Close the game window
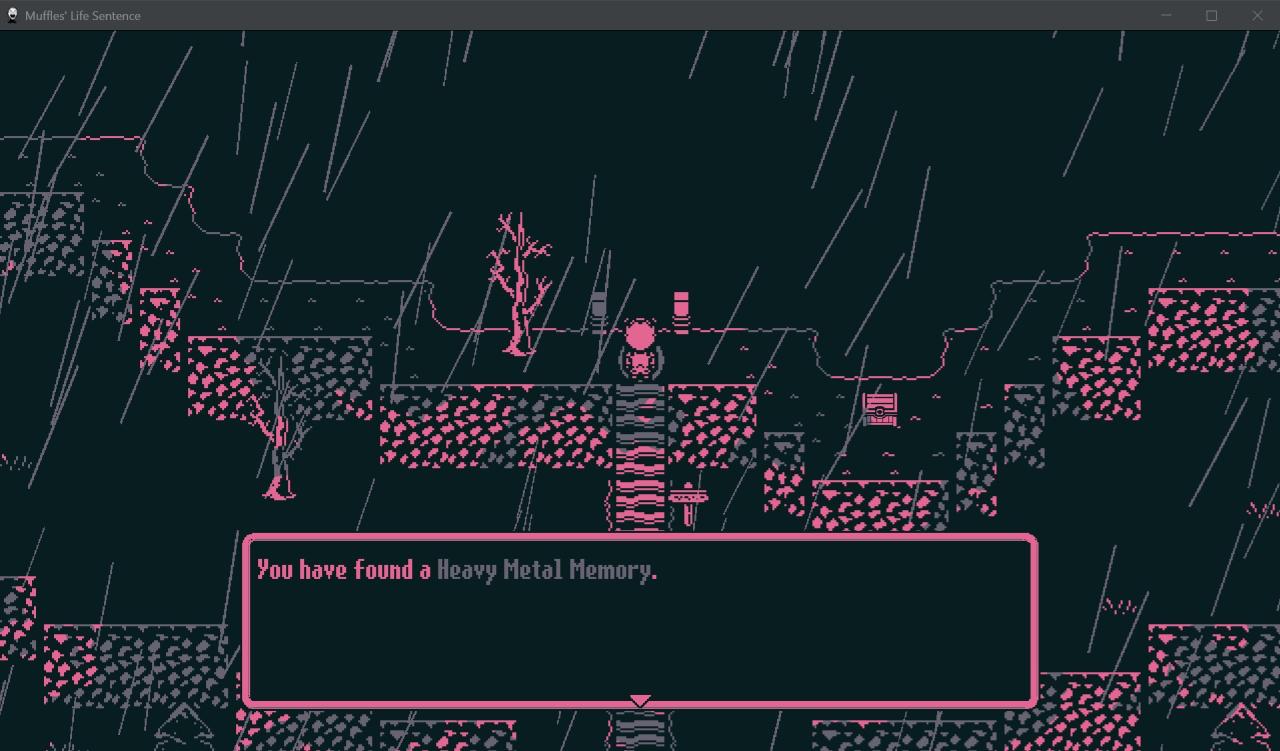This screenshot has height=751, width=1280. coord(1257,15)
